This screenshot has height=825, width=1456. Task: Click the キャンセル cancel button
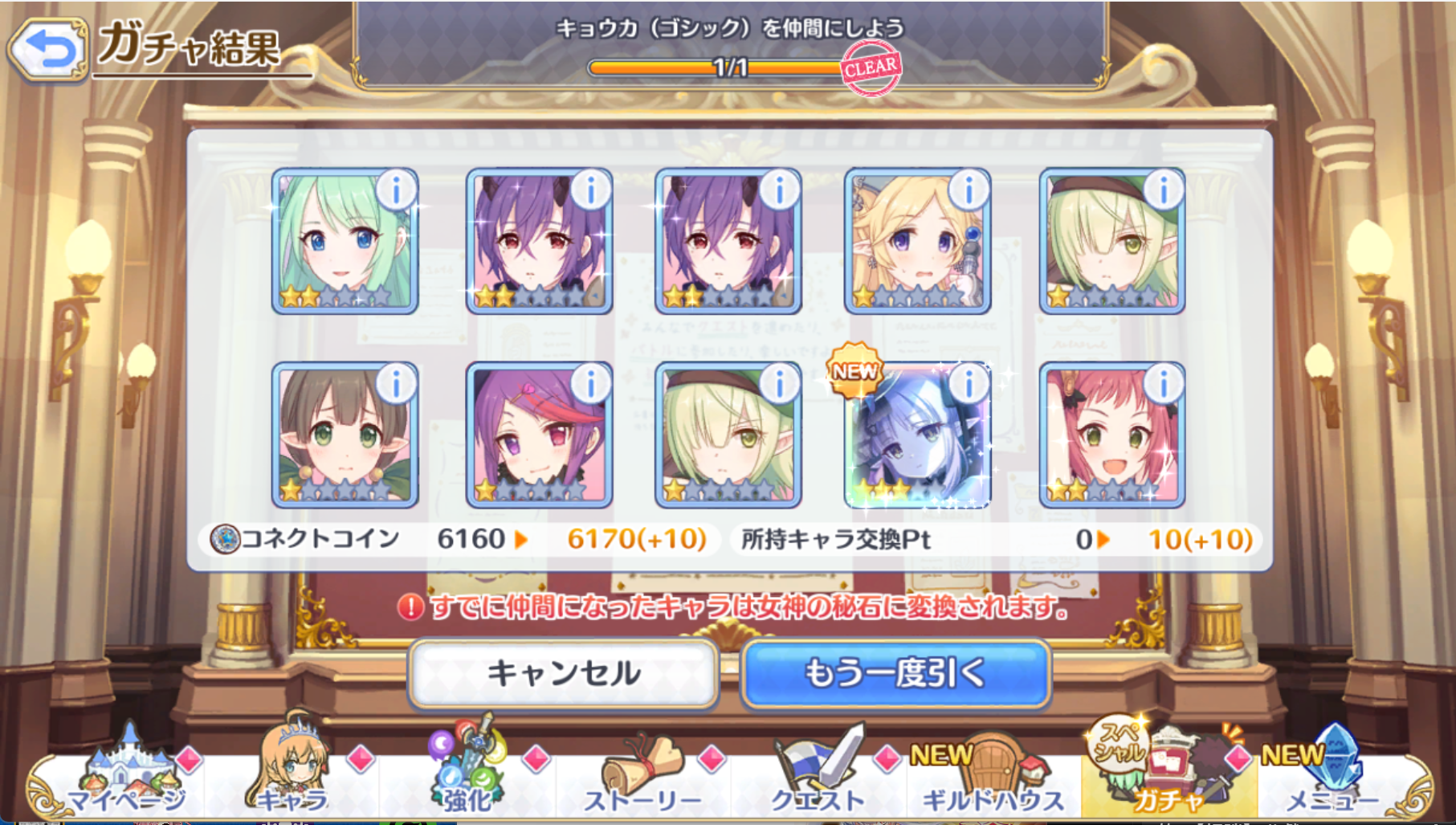coord(563,673)
